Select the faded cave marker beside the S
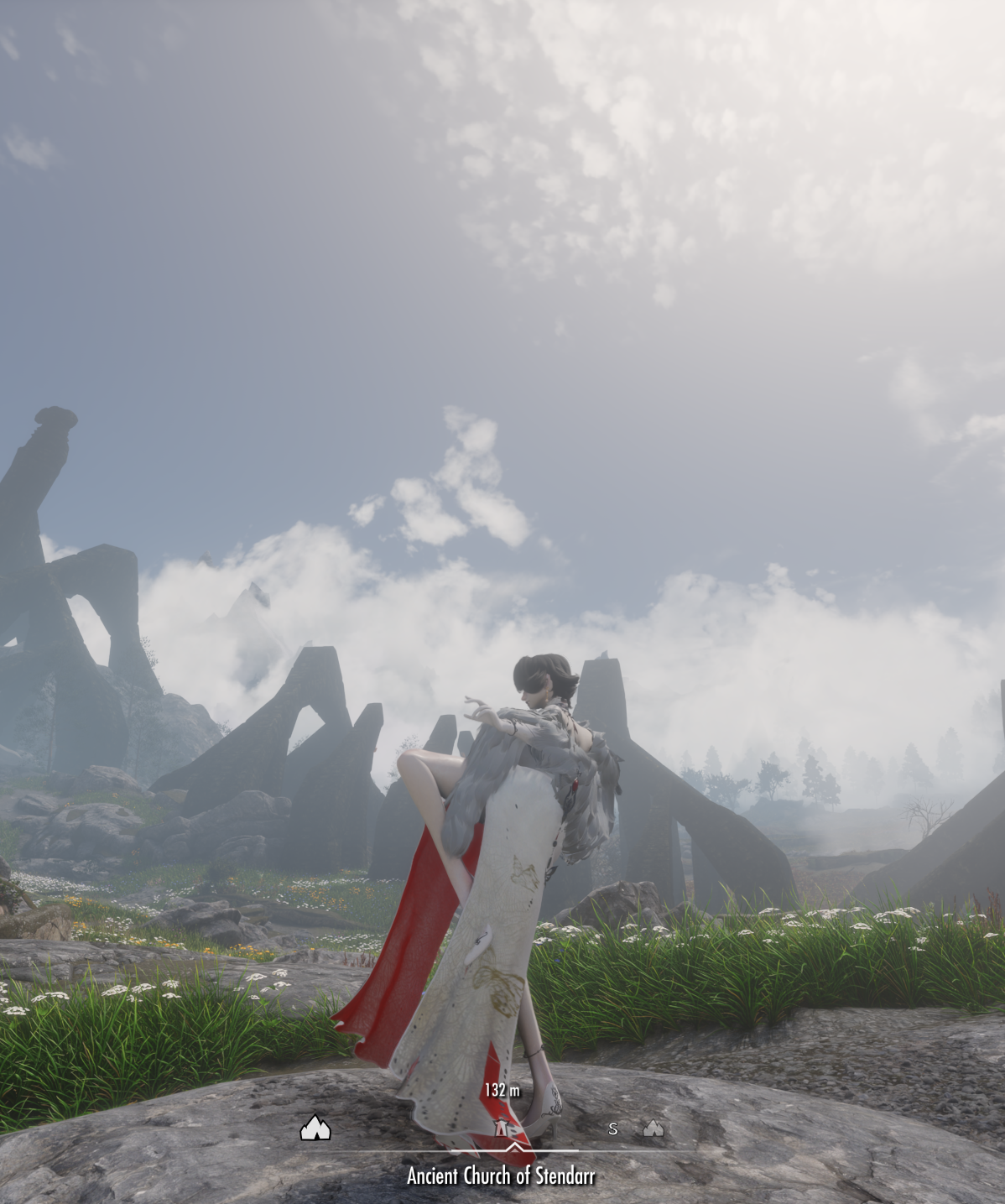The width and height of the screenshot is (1005, 1204). click(653, 1128)
